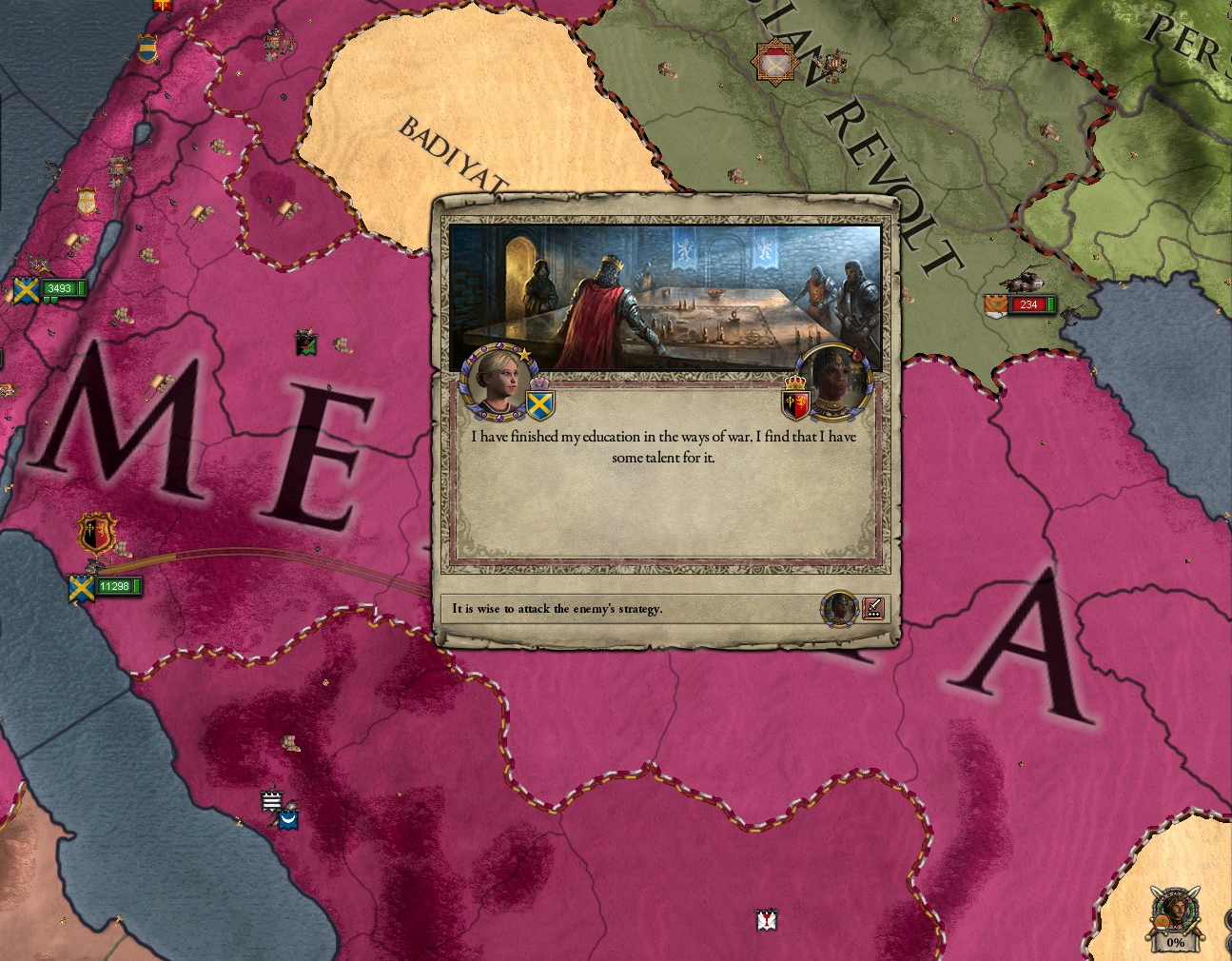1232x961 pixels.
Task: Click the white crescent flag marker on the map
Action: coord(287,820)
